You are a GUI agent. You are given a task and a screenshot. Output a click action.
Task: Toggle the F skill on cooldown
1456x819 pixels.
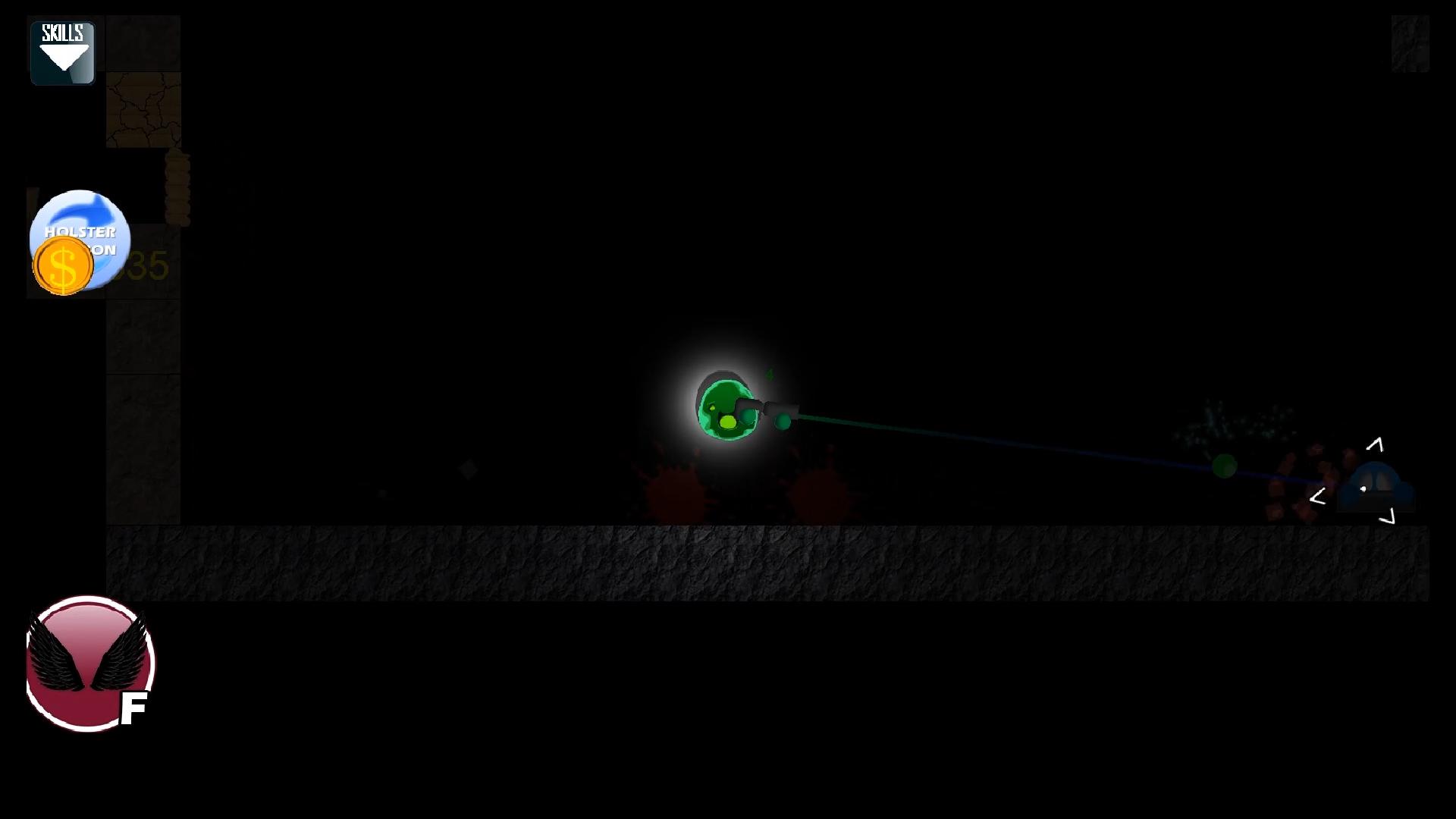[x=89, y=665]
